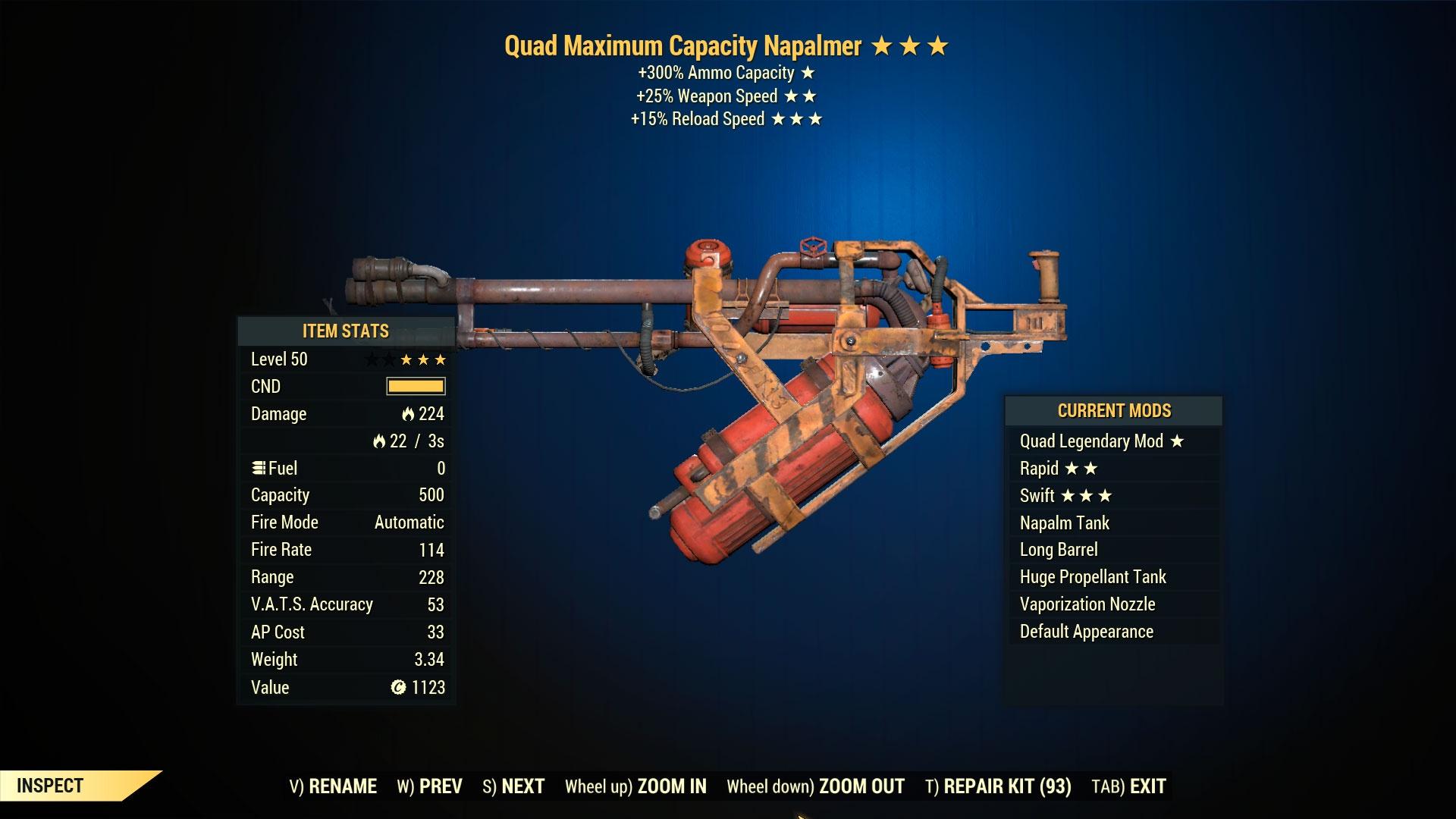This screenshot has width=1456, height=819.
Task: Select the Long Barrel mod entry
Action: pos(1060,549)
